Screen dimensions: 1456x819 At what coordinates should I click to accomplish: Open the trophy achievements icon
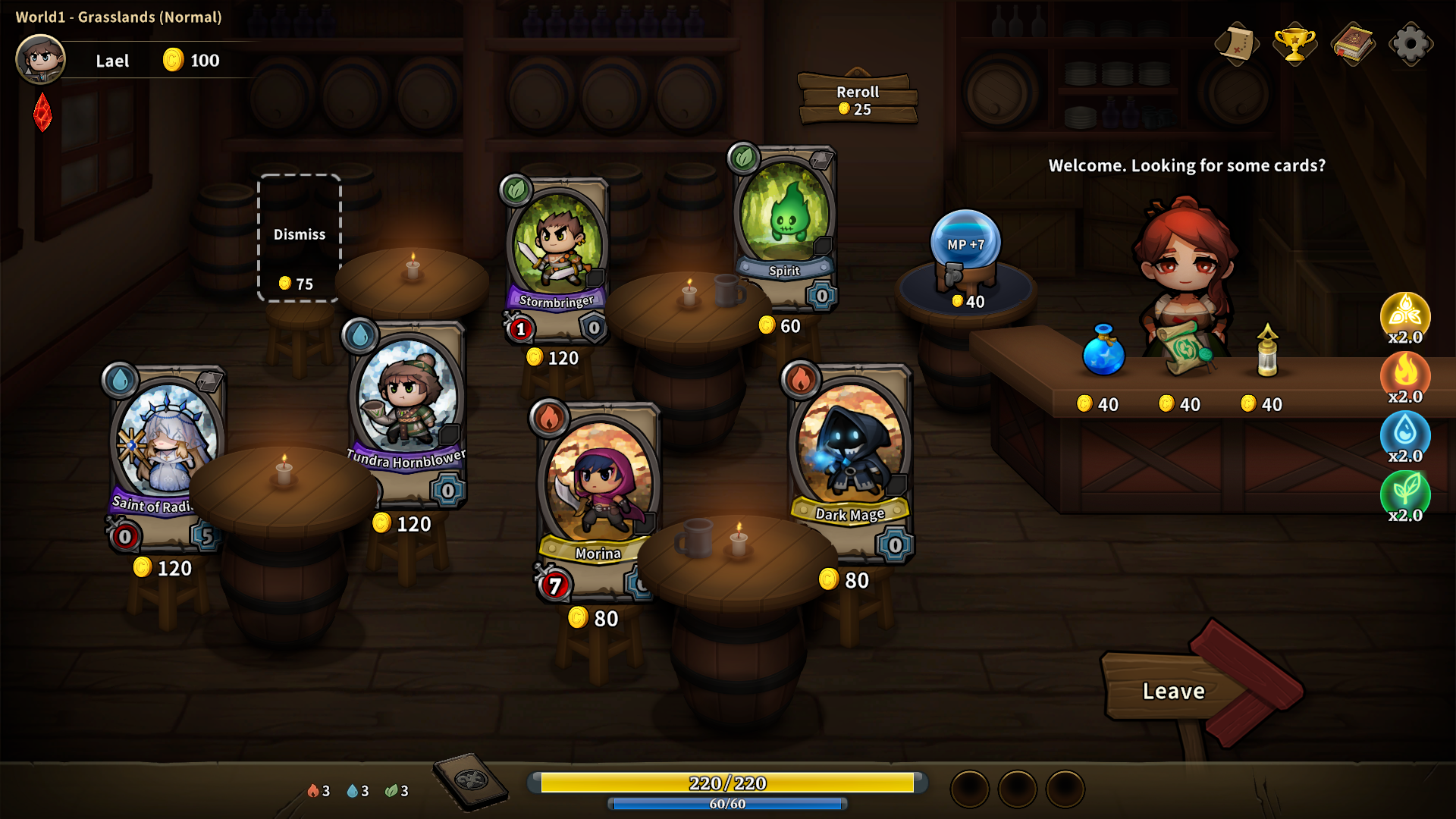pyautogui.click(x=1294, y=44)
